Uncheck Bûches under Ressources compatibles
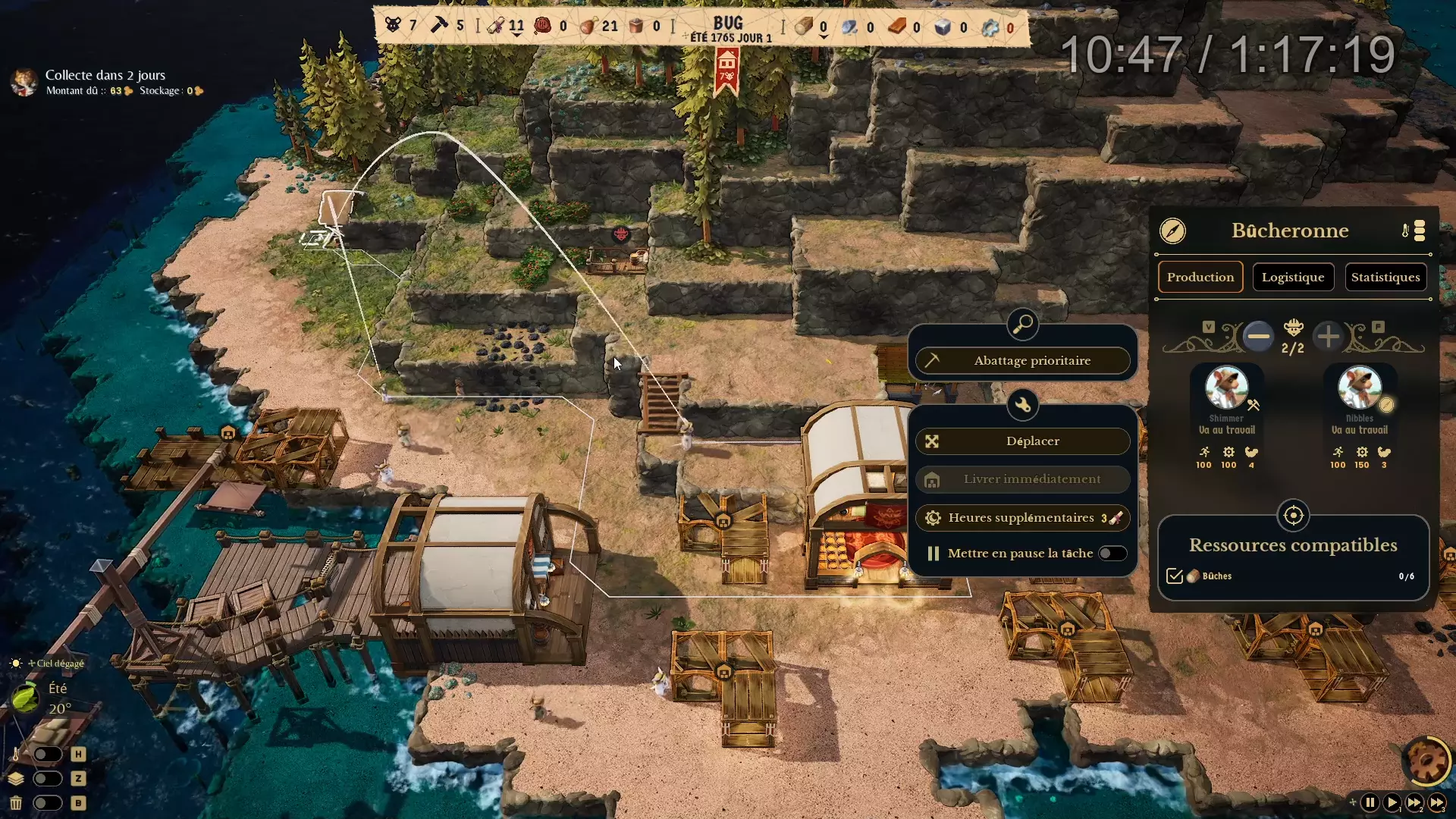 click(1175, 576)
